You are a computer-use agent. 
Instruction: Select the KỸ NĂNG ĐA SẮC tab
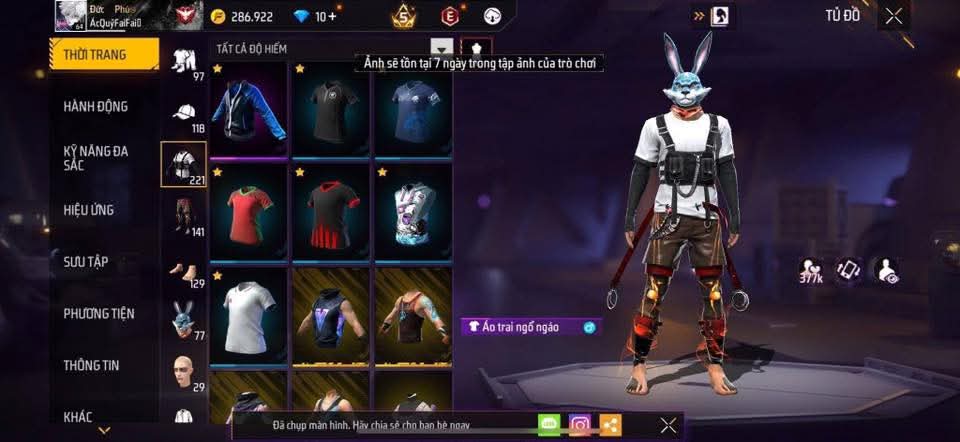coord(96,158)
